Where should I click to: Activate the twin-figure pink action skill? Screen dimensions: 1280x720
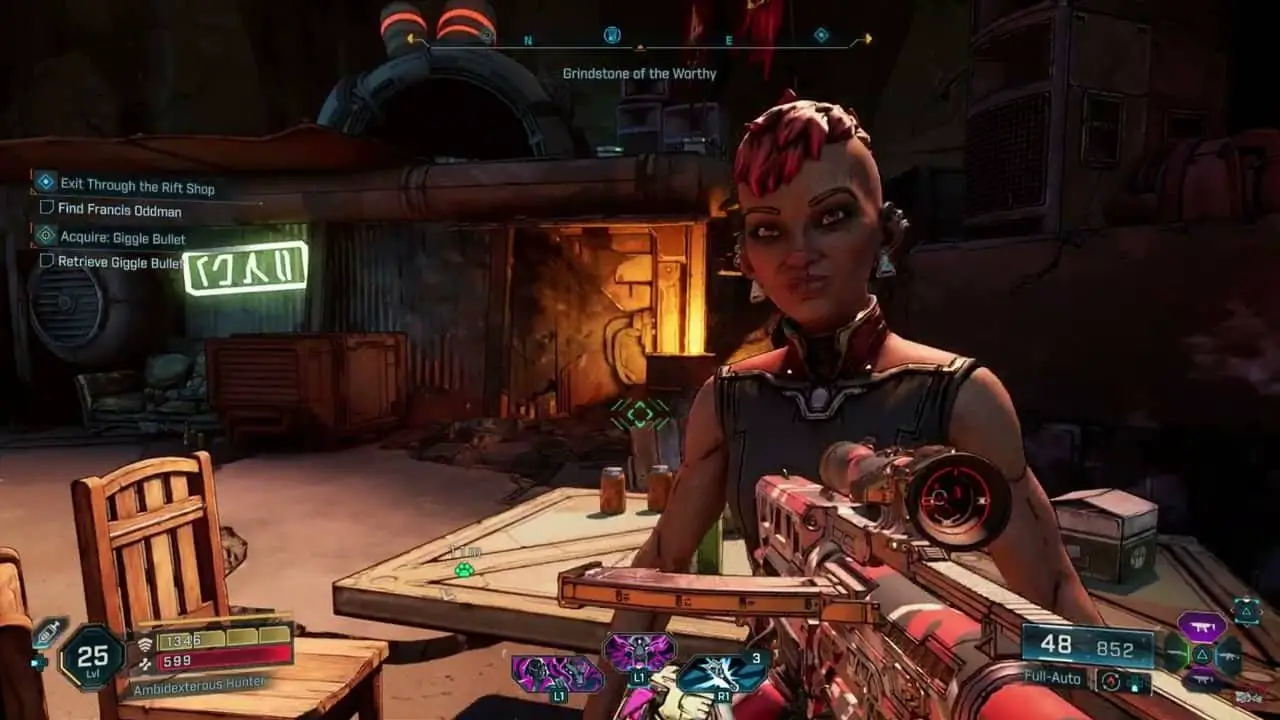(556, 674)
